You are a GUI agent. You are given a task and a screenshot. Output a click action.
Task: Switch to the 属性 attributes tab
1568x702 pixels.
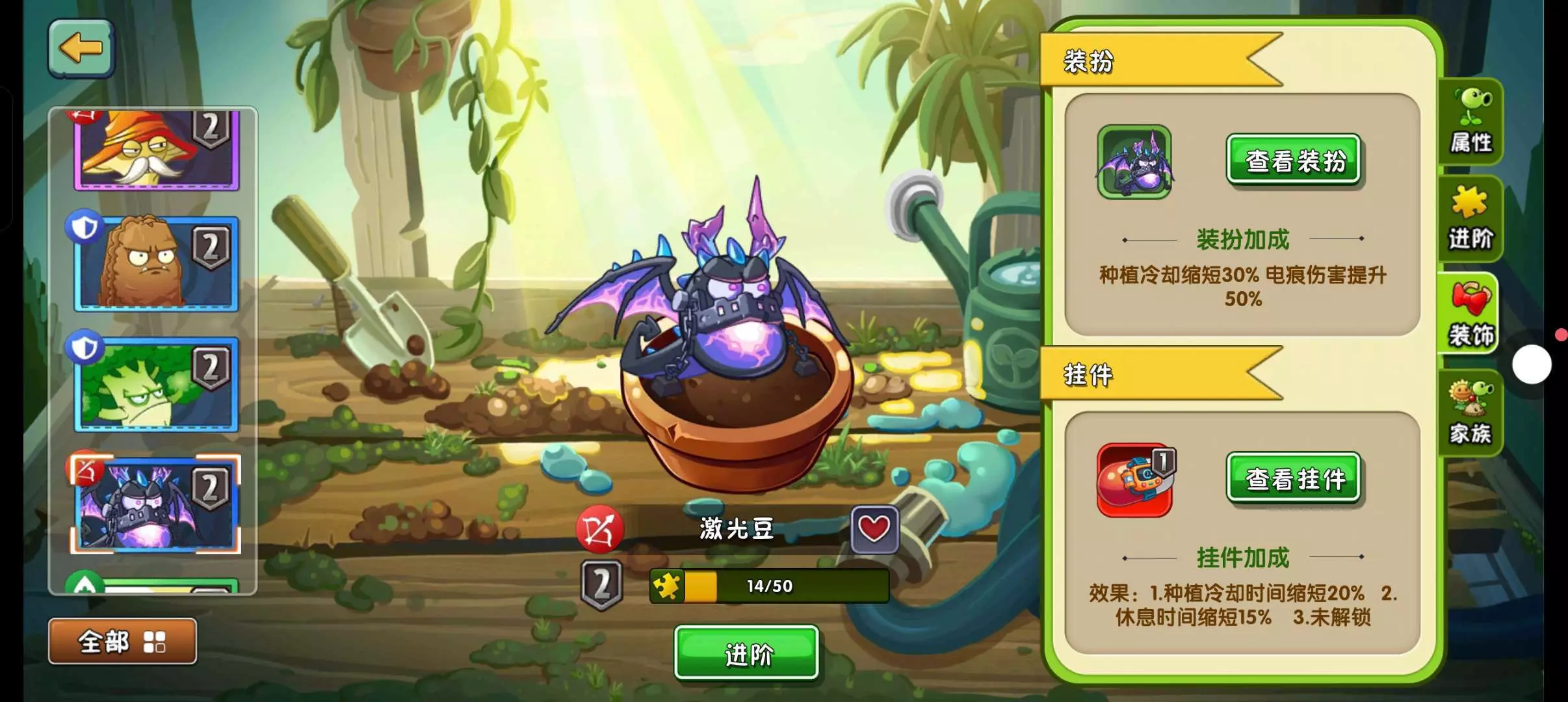(x=1470, y=122)
